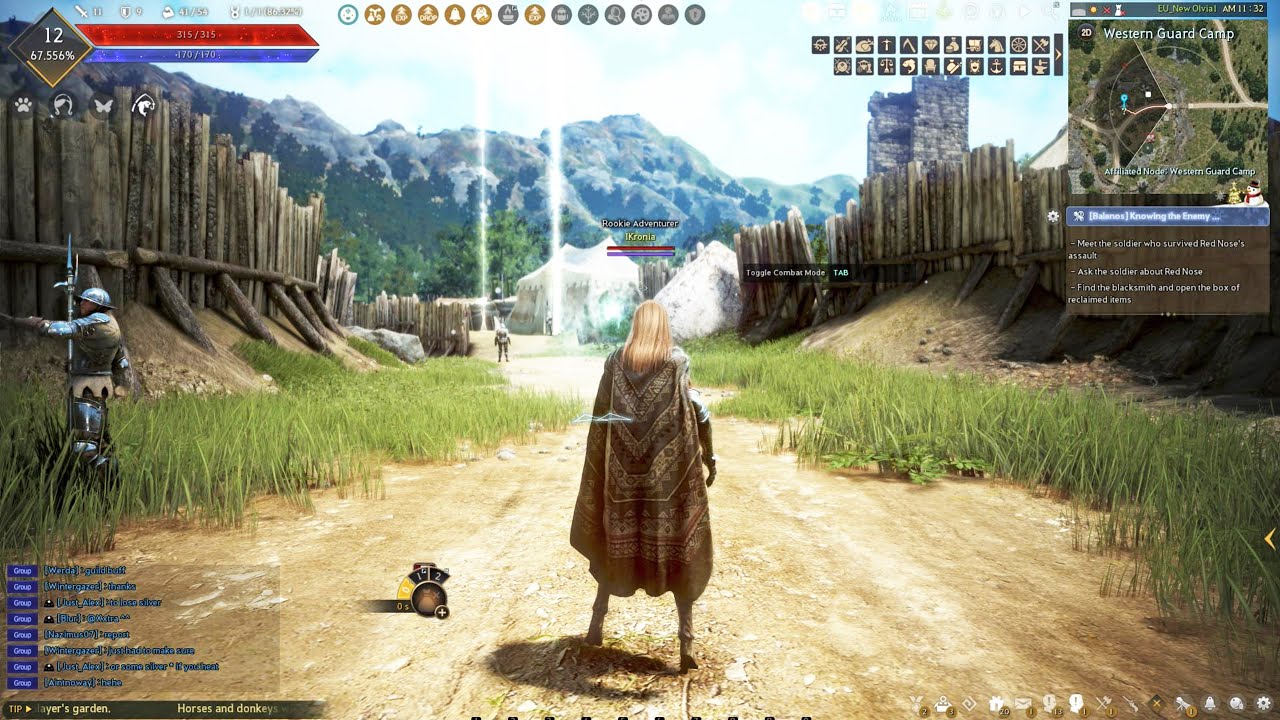
Task: Open the side panel yellow arrow
Action: coord(1270,539)
